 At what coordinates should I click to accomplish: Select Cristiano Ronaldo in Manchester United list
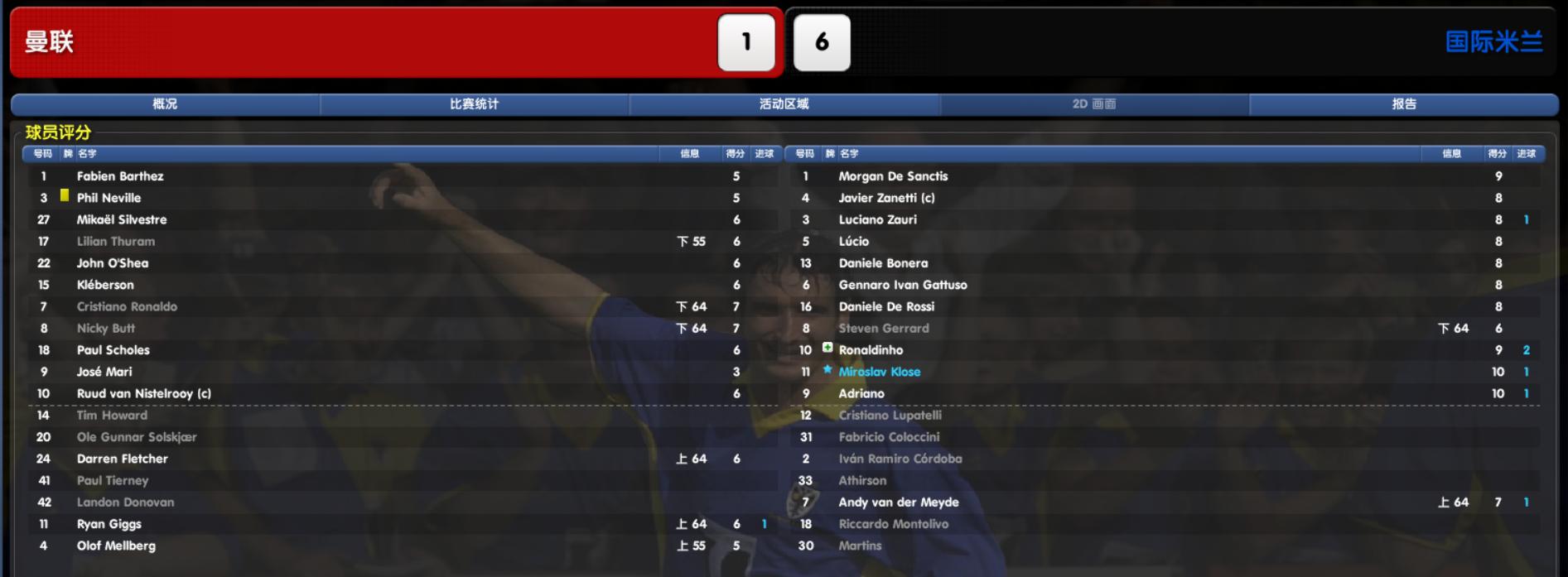[x=127, y=307]
